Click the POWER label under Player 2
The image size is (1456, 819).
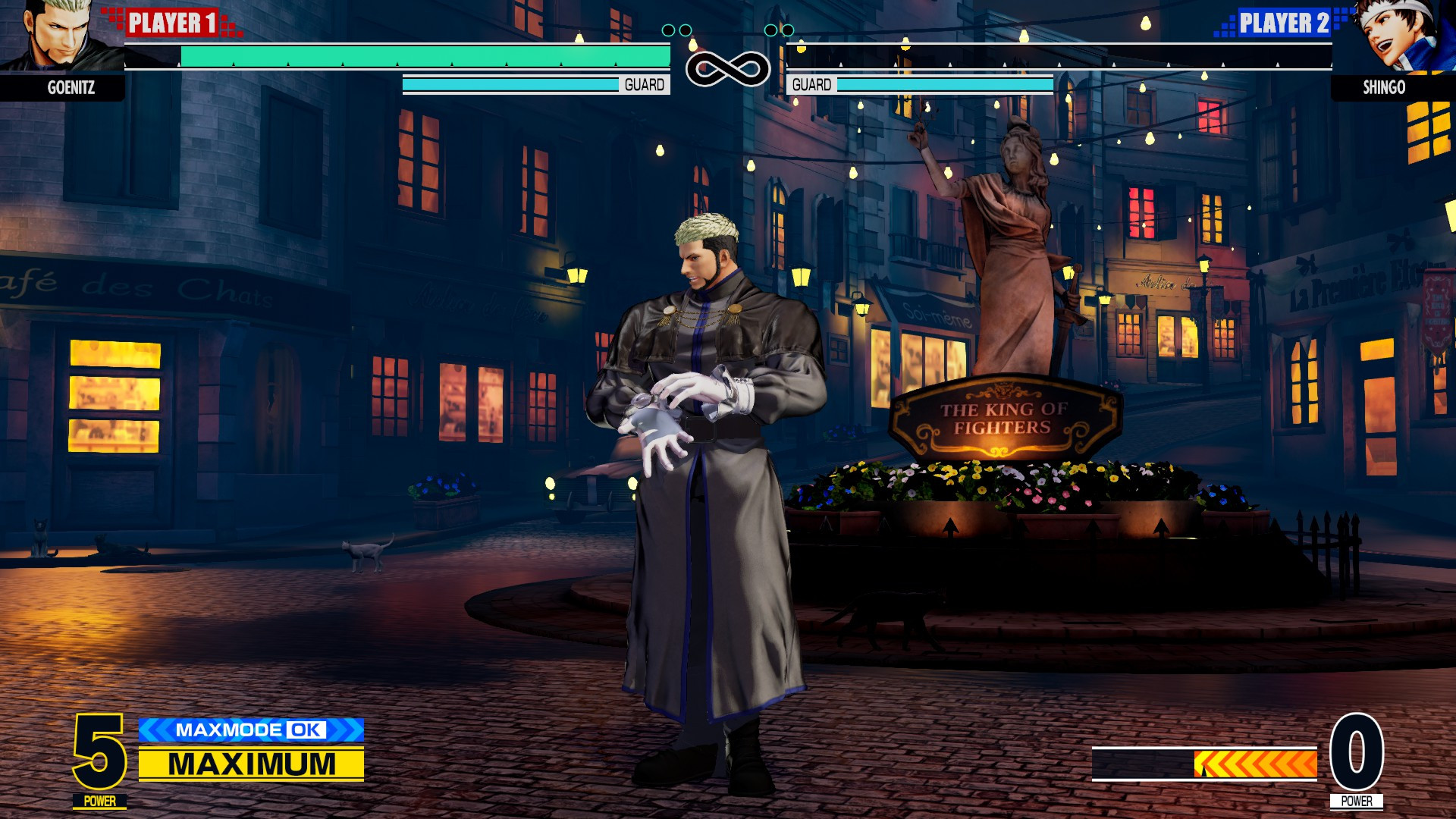[1357, 799]
